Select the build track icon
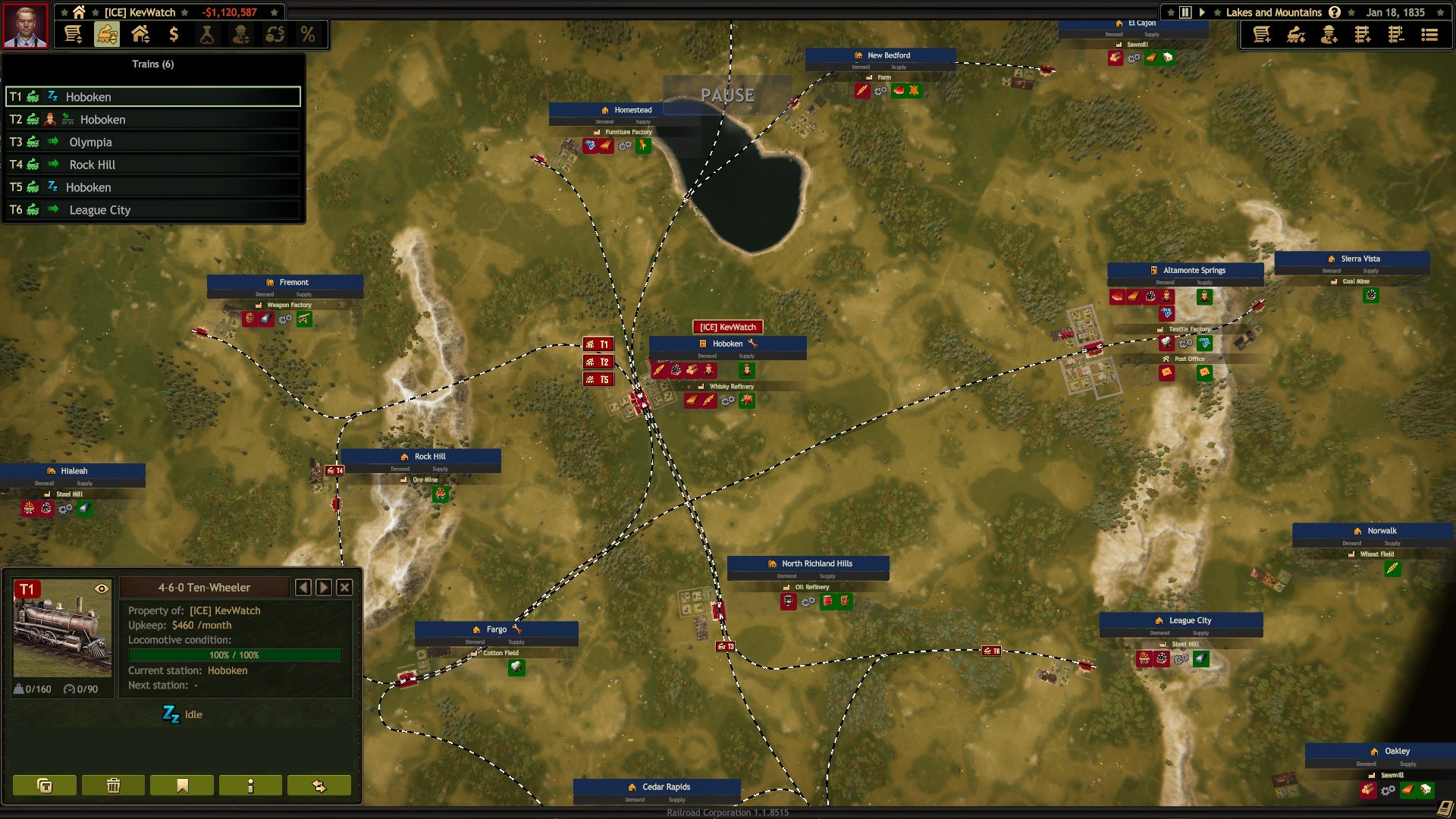1456x819 pixels. [x=1363, y=35]
